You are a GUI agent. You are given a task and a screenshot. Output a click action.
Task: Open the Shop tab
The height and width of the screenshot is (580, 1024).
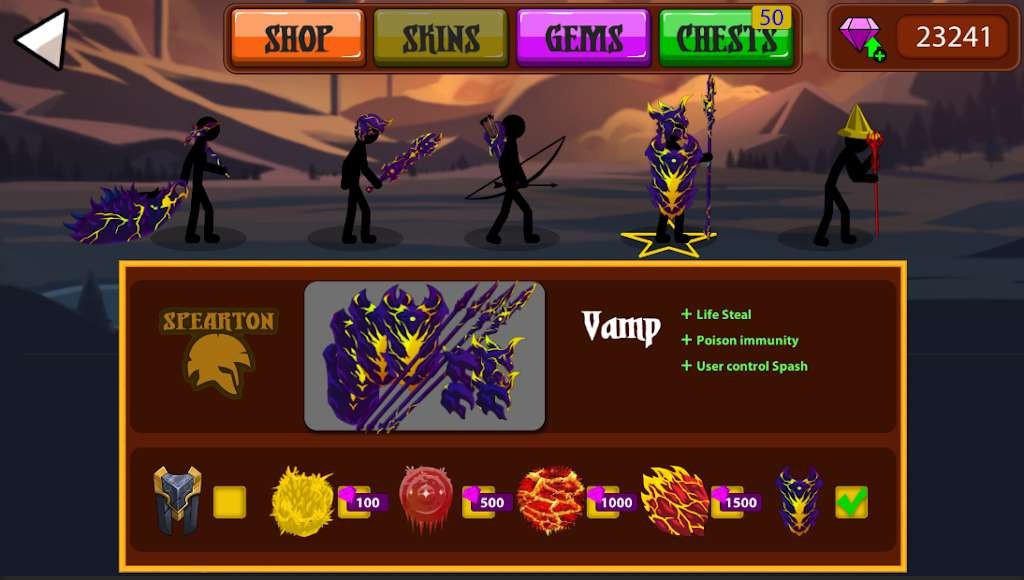tap(298, 38)
